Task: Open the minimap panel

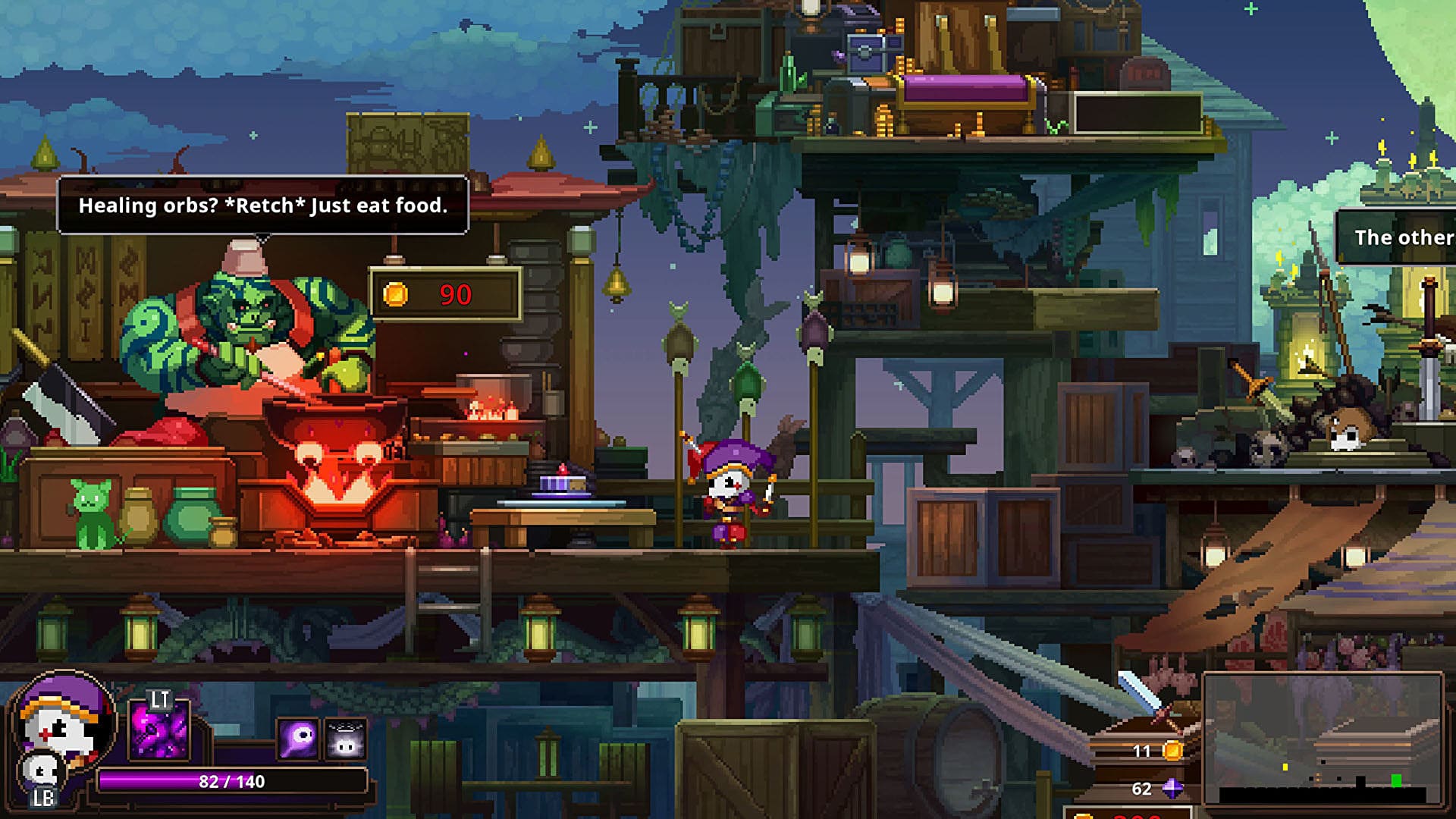Action: coord(1322,739)
